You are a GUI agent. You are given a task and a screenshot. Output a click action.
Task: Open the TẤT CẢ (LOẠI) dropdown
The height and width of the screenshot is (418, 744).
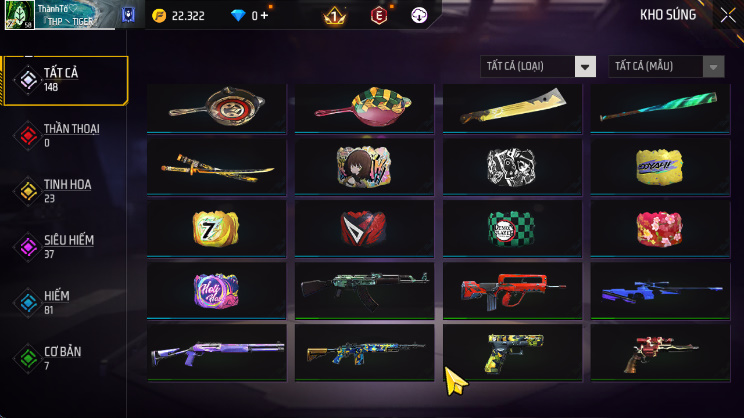pos(539,66)
